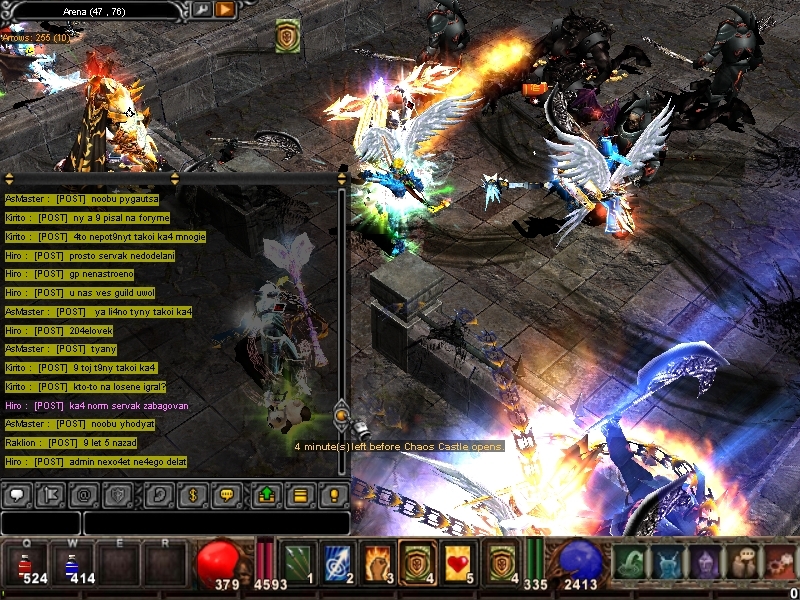Screen dimensions: 800x600
Task: Open the hooded character menu icon
Action: pyautogui.click(x=706, y=562)
